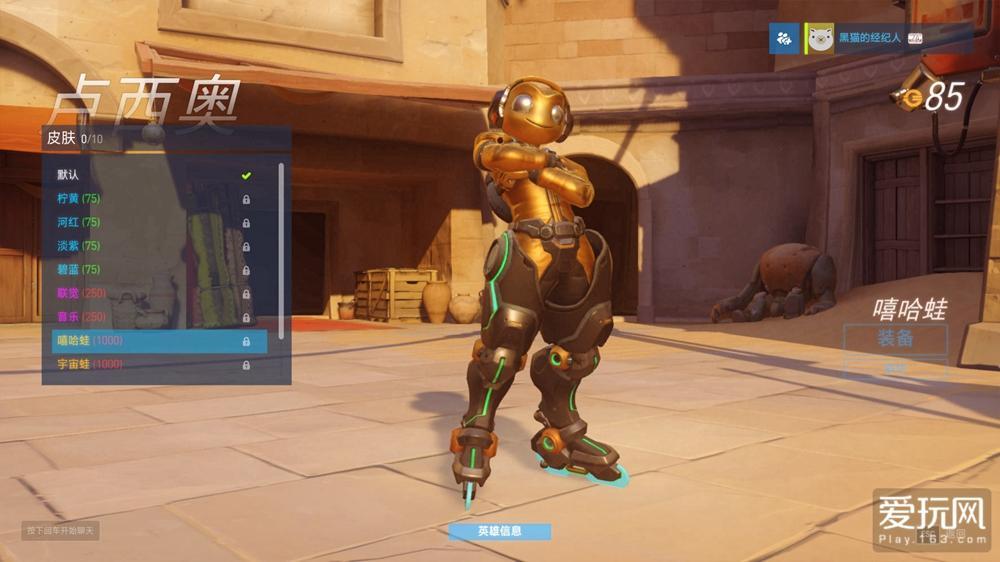Click the skin list scrollbar
This screenshot has height=562, width=1000.
[x=281, y=250]
